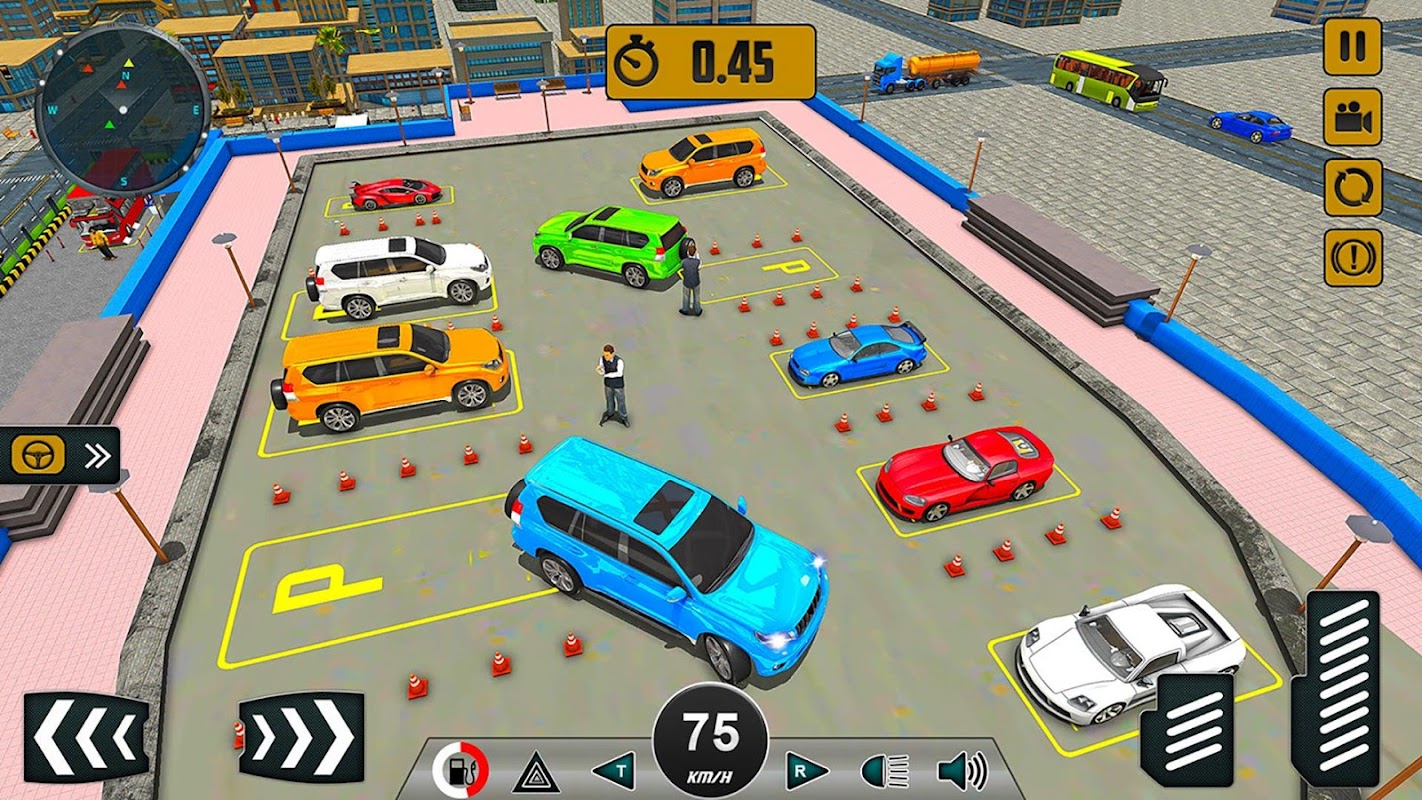Pause the game
The width and height of the screenshot is (1422, 800).
click(x=1352, y=46)
